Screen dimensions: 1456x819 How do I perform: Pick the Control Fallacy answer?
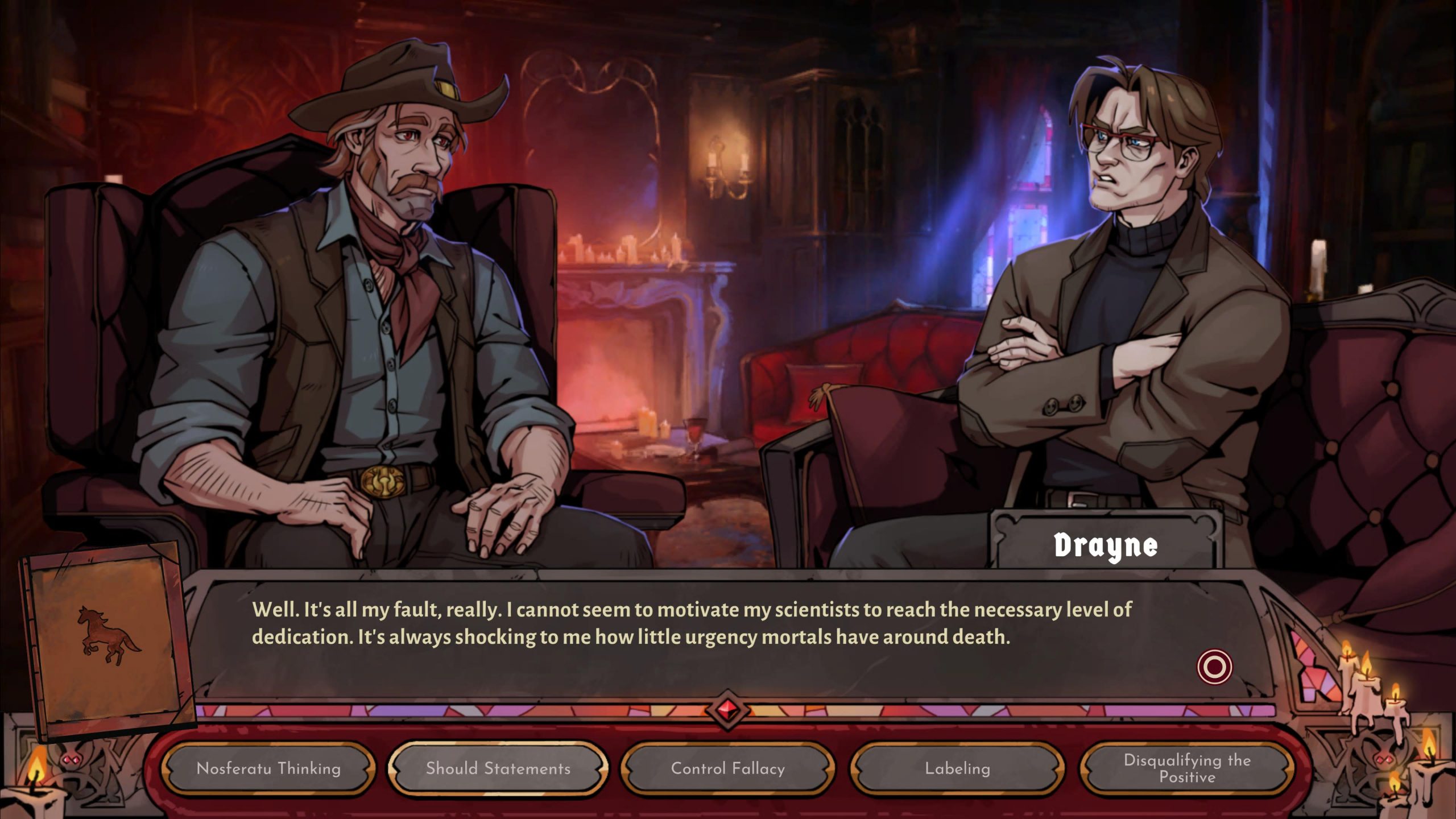tap(728, 768)
